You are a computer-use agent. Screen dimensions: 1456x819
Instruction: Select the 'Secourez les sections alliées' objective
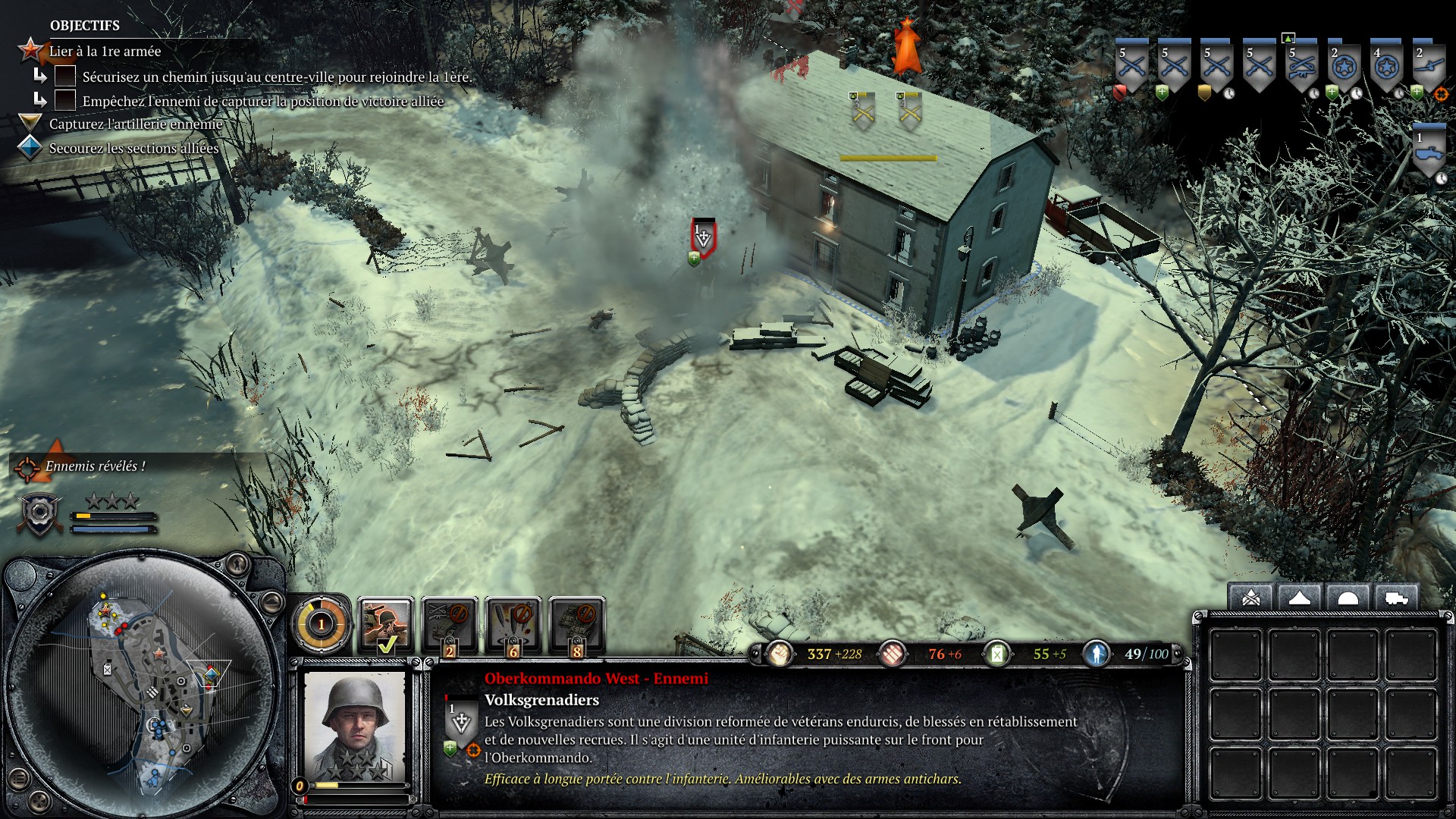133,148
